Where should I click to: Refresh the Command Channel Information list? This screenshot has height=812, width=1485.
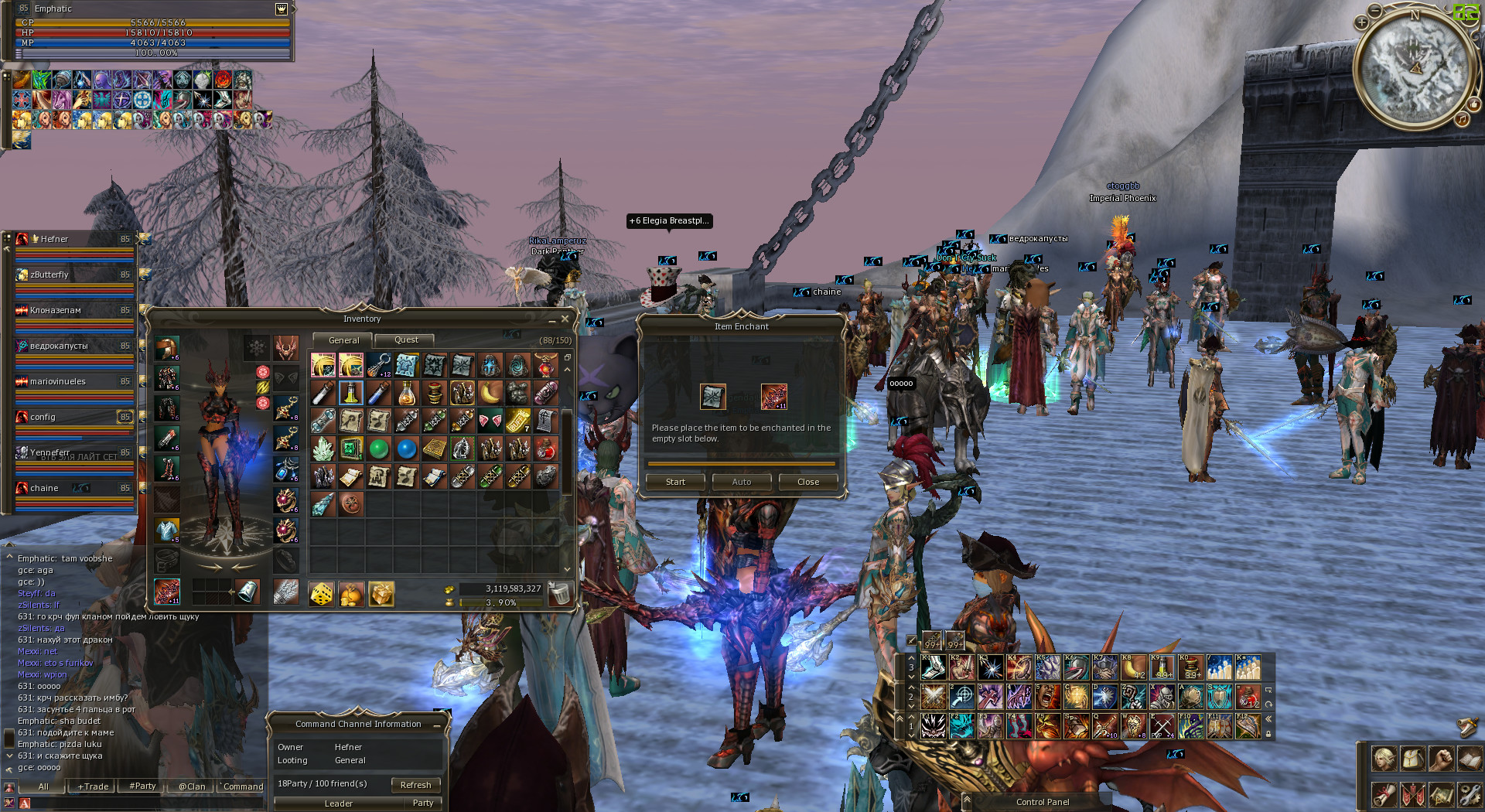click(x=415, y=785)
